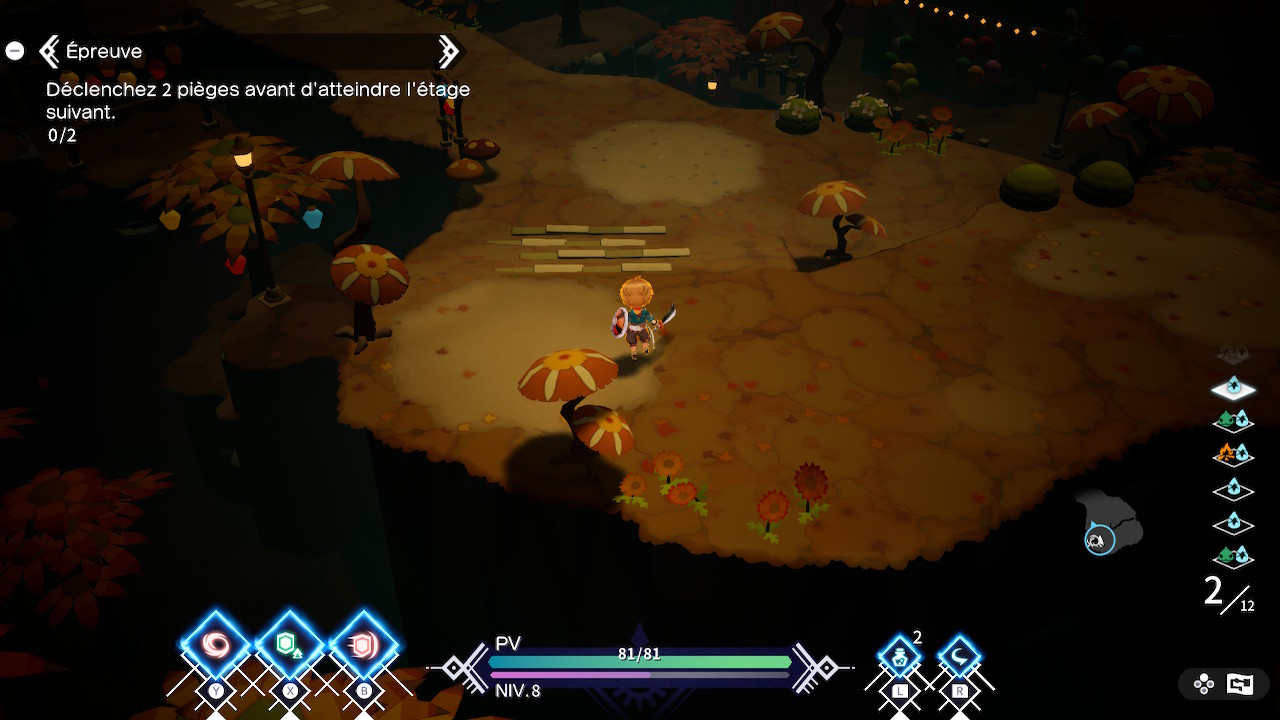This screenshot has width=1280, height=720.
Task: Use the green shield buff skill
Action: tap(289, 646)
